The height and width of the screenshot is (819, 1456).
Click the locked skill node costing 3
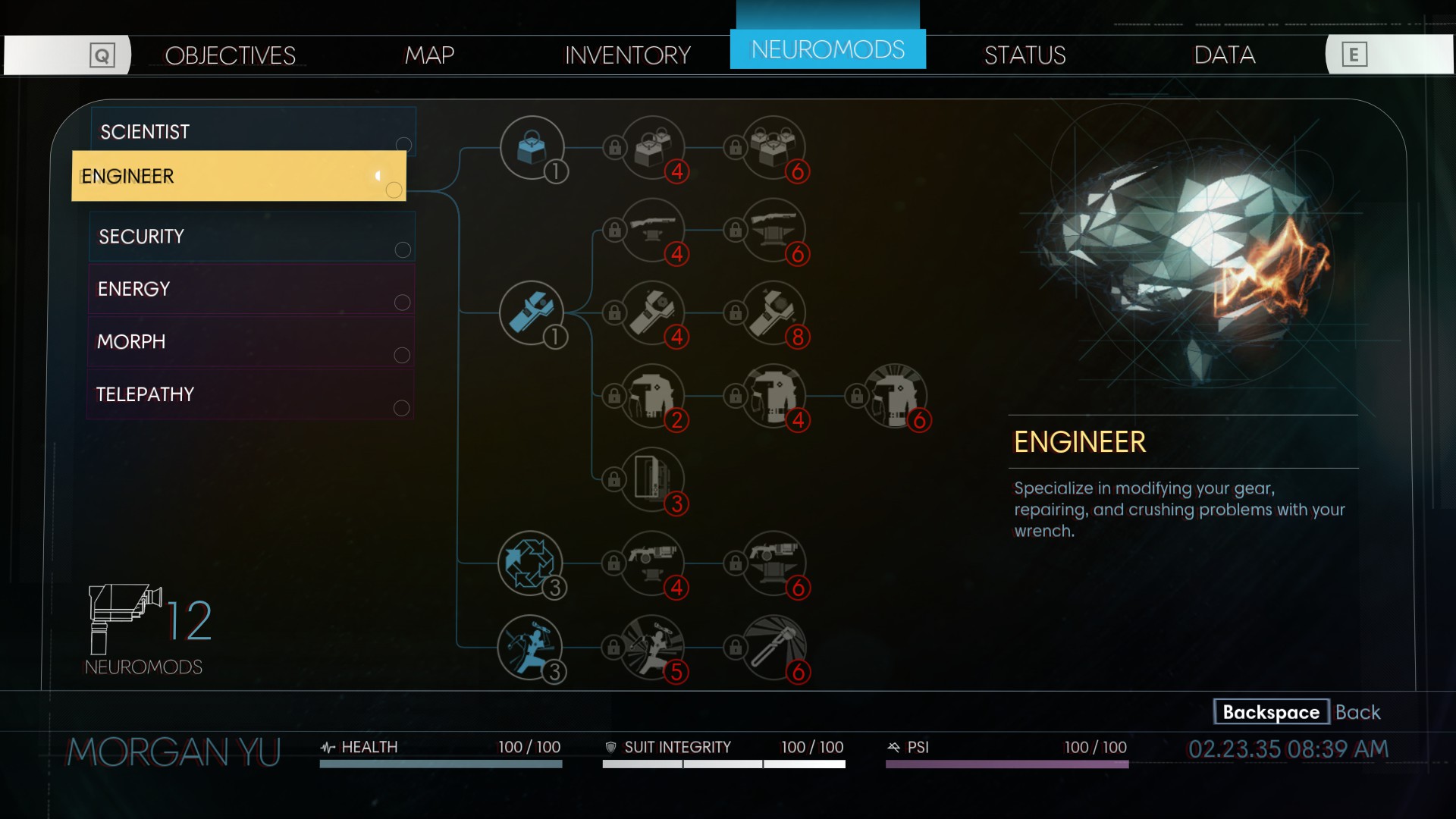click(x=652, y=479)
